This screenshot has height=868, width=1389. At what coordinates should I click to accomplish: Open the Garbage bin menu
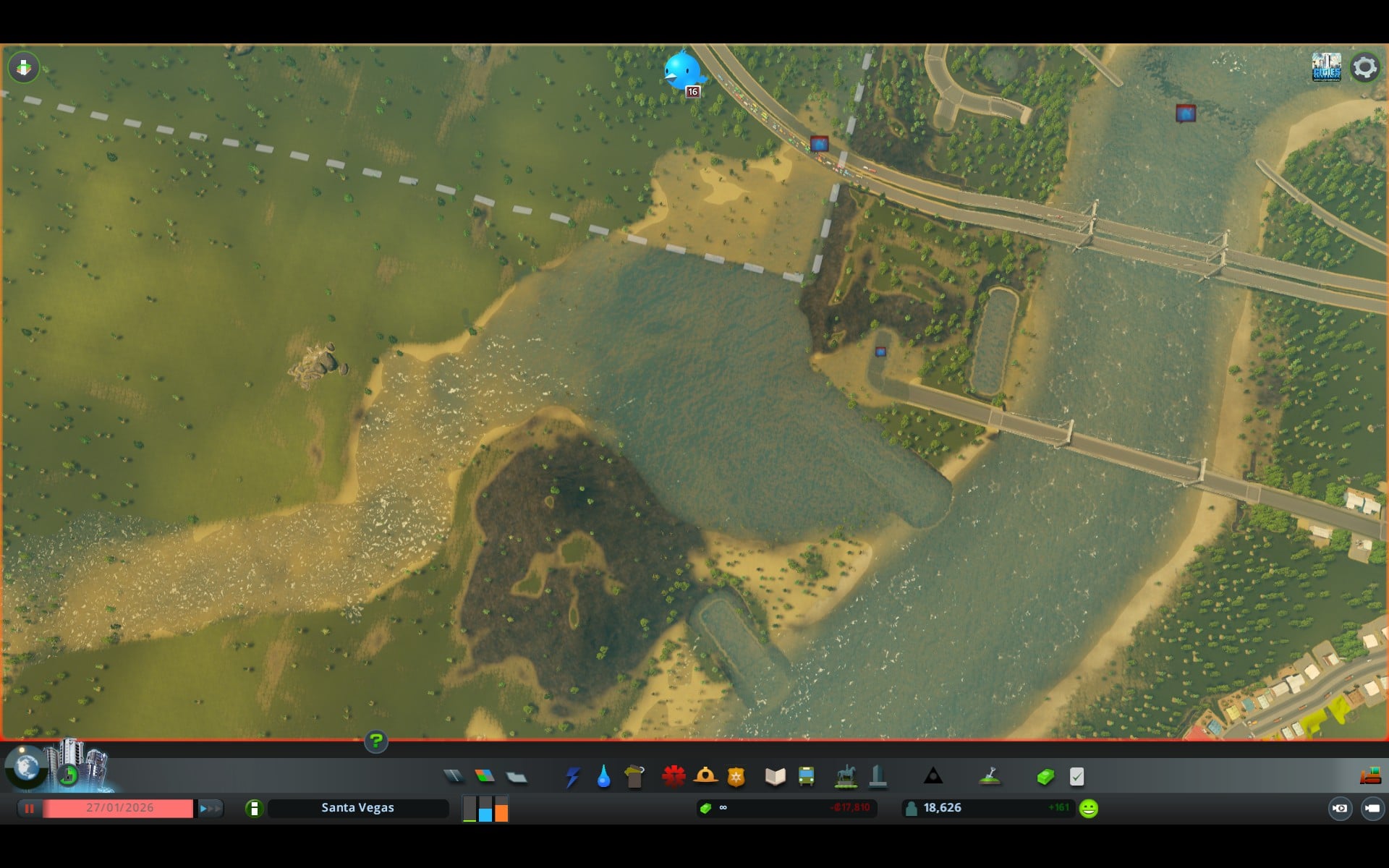click(634, 777)
